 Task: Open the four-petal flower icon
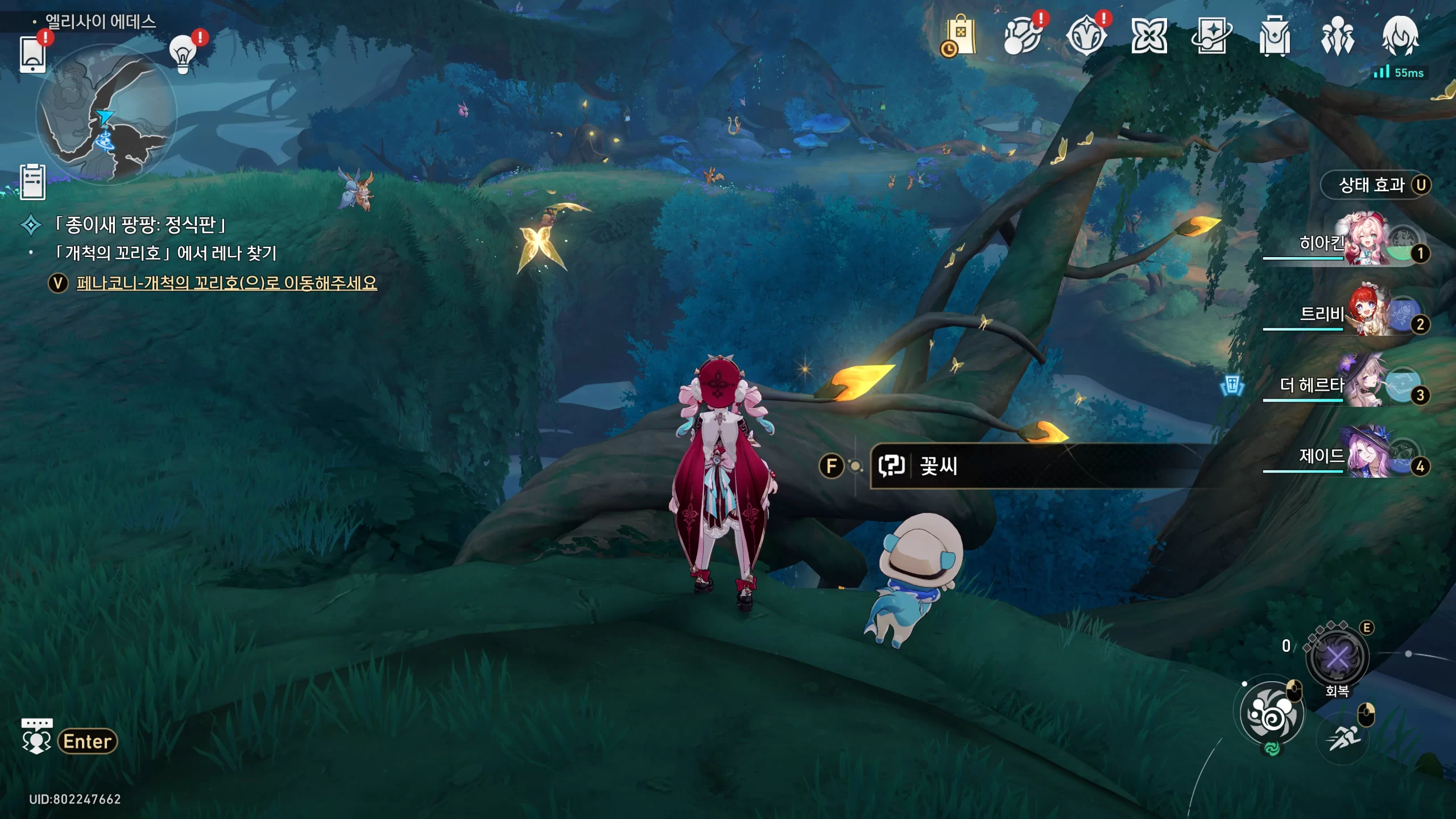1149,36
